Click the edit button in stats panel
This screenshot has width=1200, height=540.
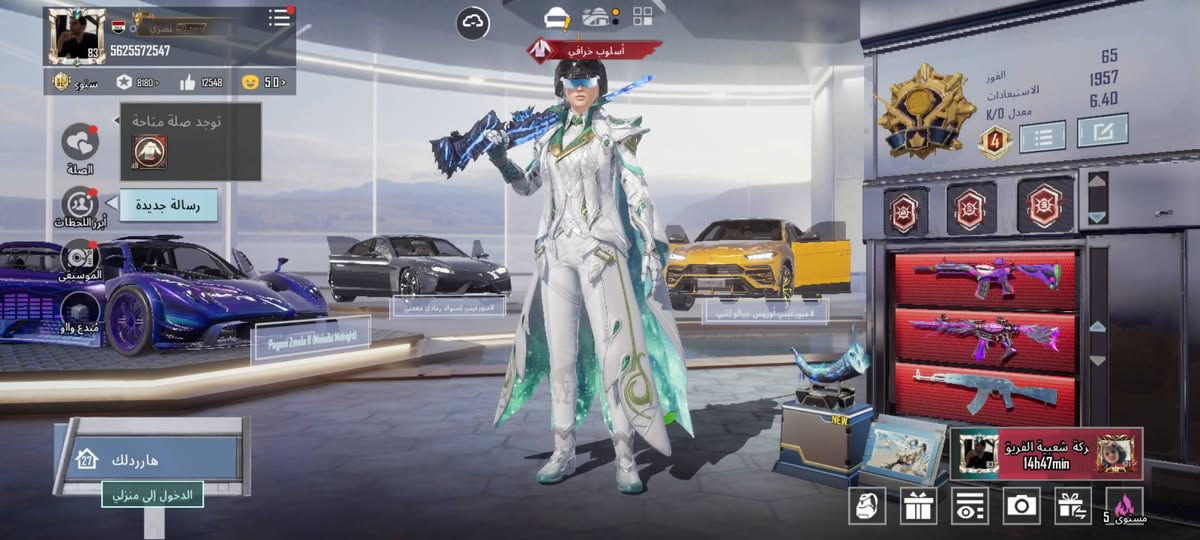tap(1102, 130)
